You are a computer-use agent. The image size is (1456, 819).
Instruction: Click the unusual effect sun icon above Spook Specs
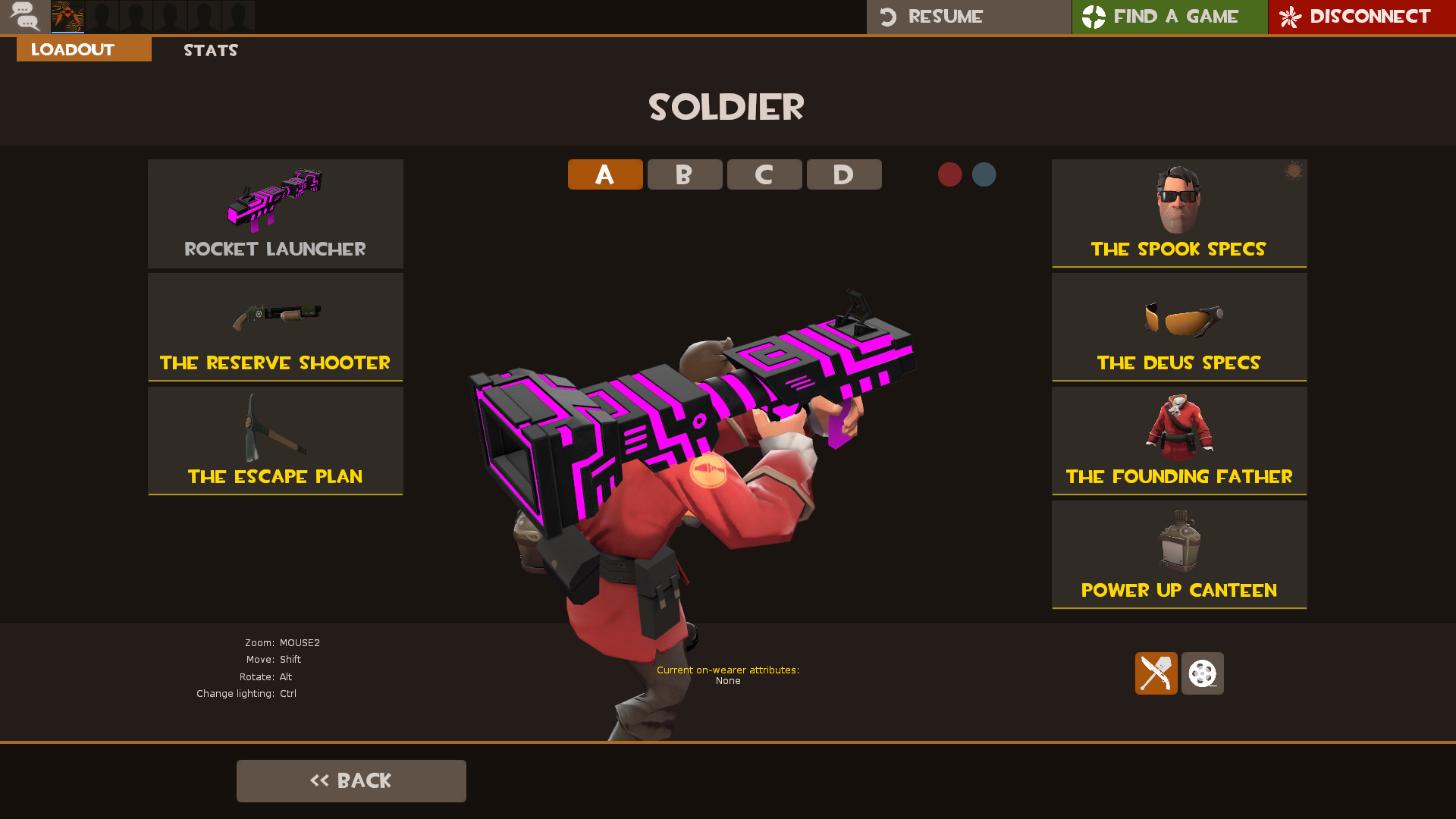point(1293,171)
